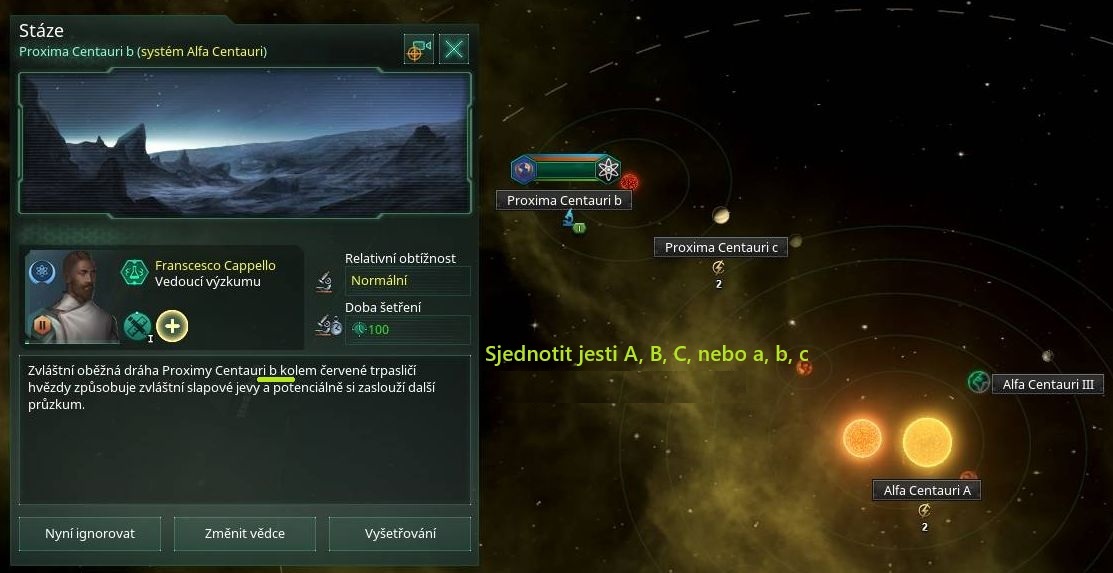Image resolution: width=1113 pixels, height=573 pixels.
Task: Select Franscesco Cappello's portrait
Action: click(x=67, y=296)
